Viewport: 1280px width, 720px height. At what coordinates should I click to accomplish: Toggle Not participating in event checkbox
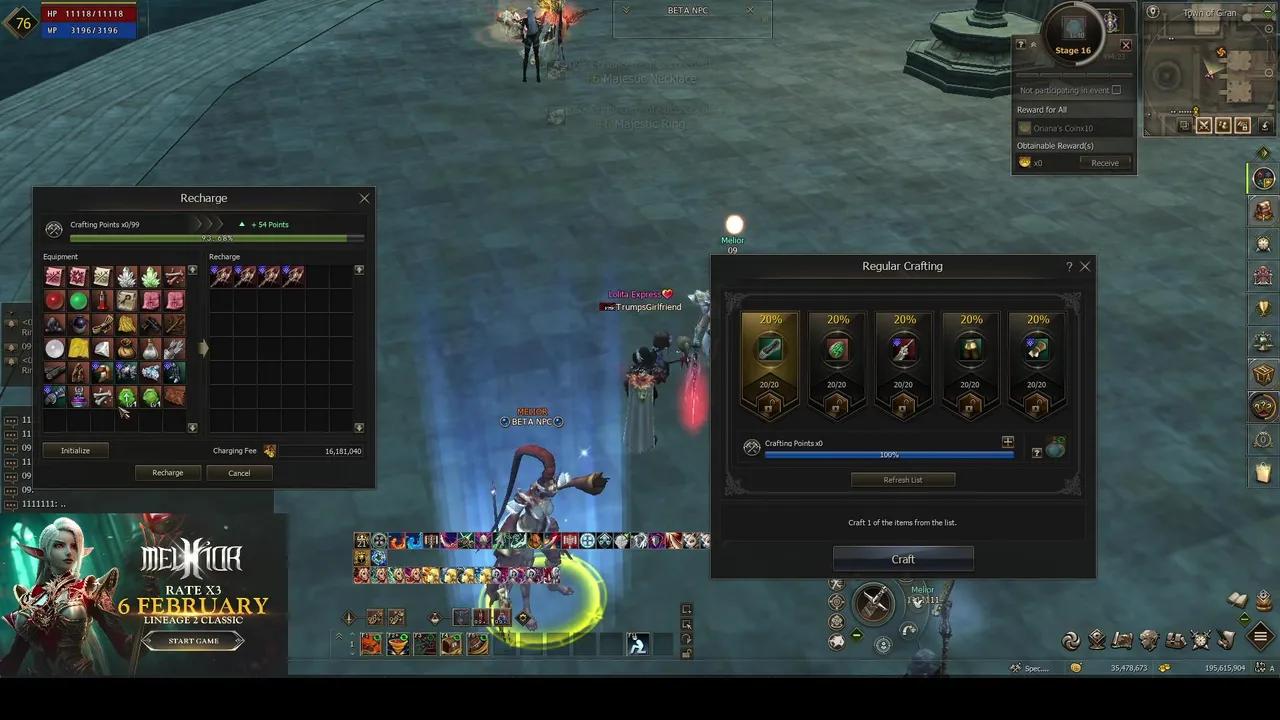coord(1116,90)
